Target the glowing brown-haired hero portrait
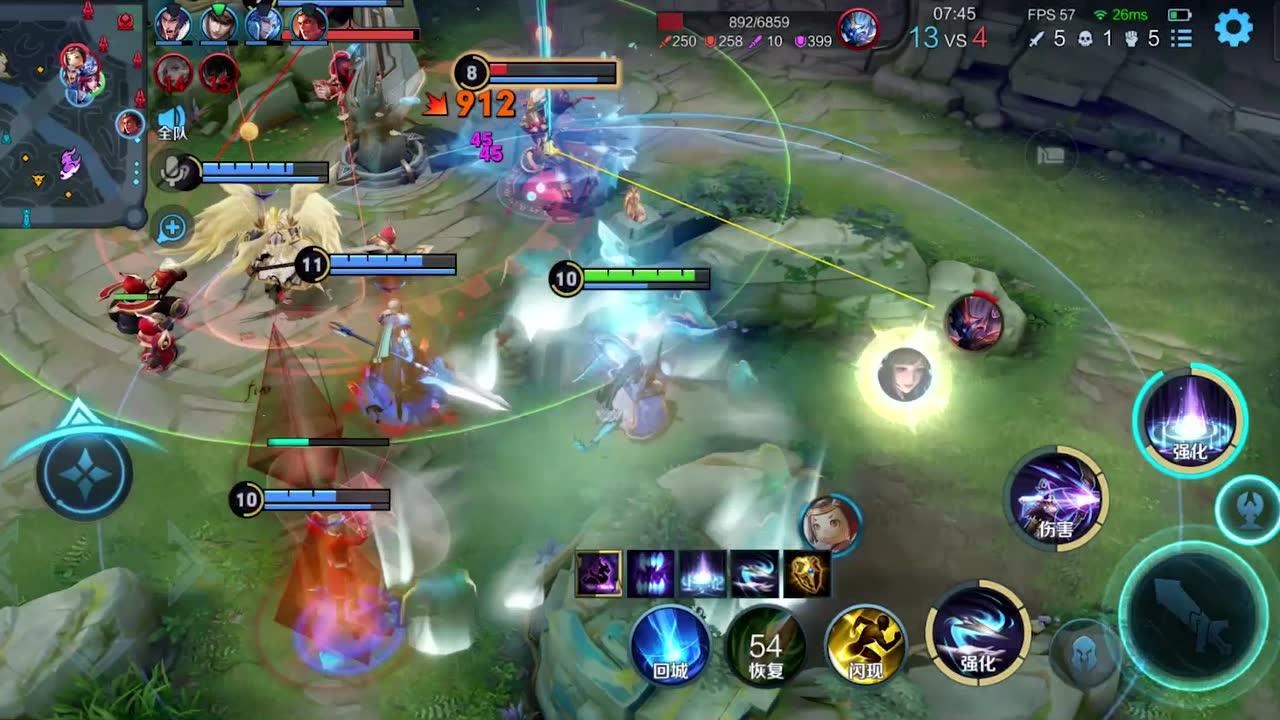 click(x=905, y=375)
